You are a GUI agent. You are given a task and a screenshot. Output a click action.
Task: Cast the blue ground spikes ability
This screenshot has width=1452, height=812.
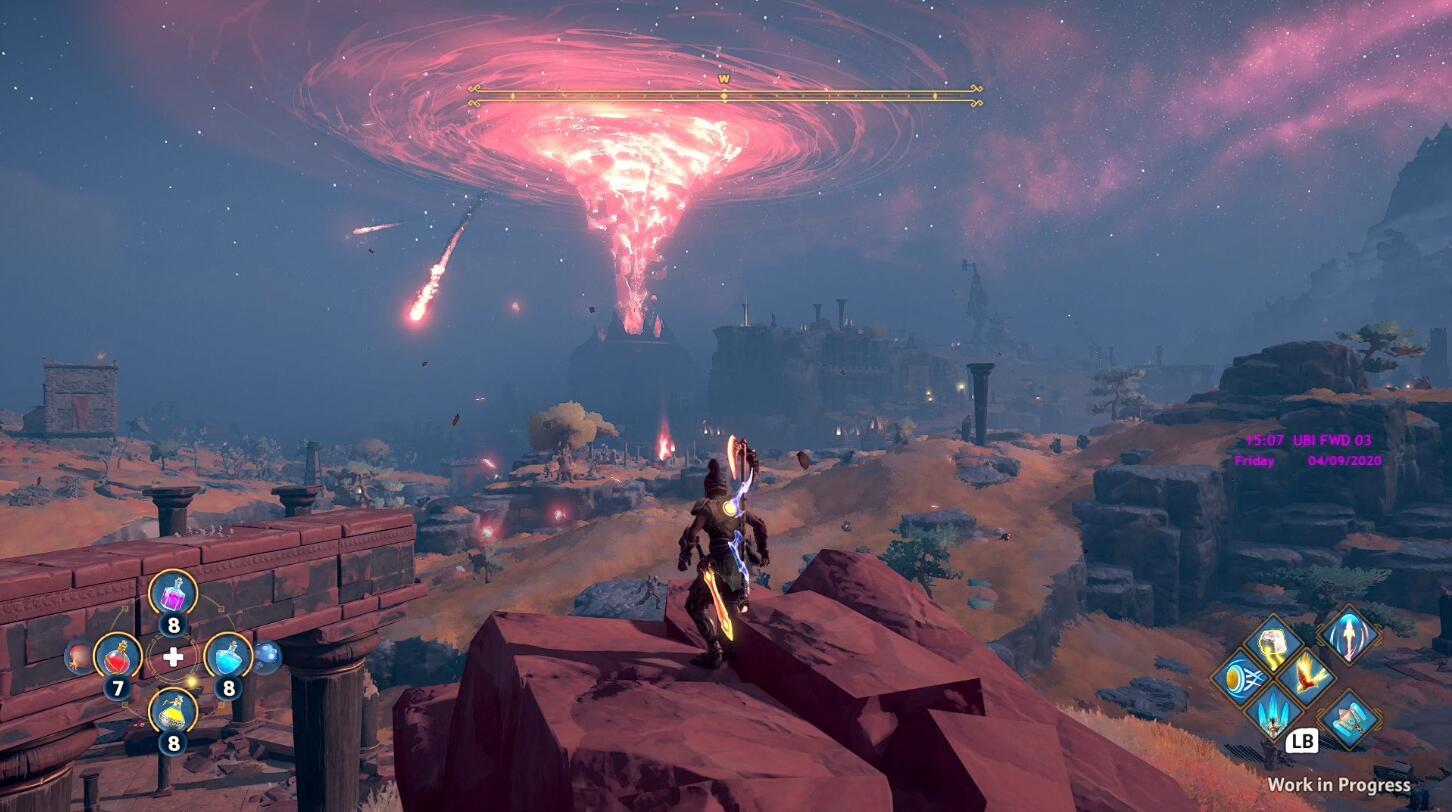(x=1272, y=711)
